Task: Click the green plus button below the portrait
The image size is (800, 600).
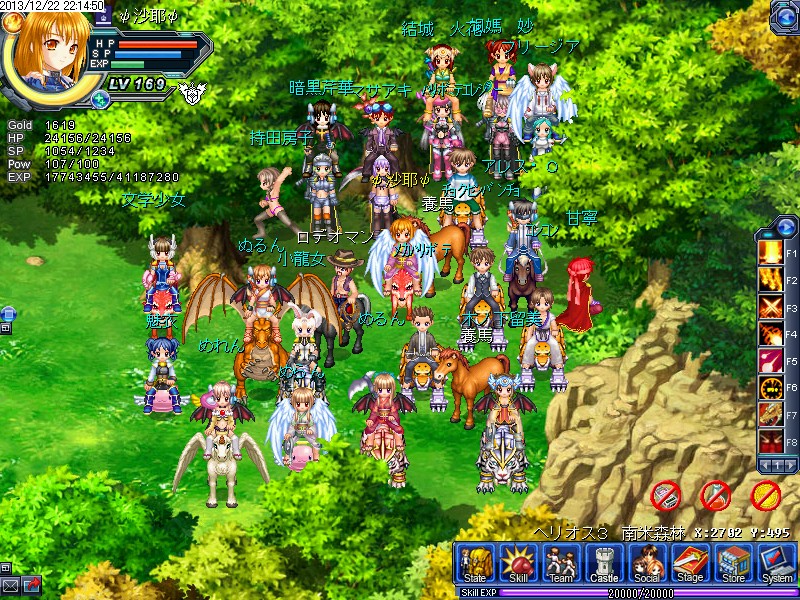Action: (100, 99)
